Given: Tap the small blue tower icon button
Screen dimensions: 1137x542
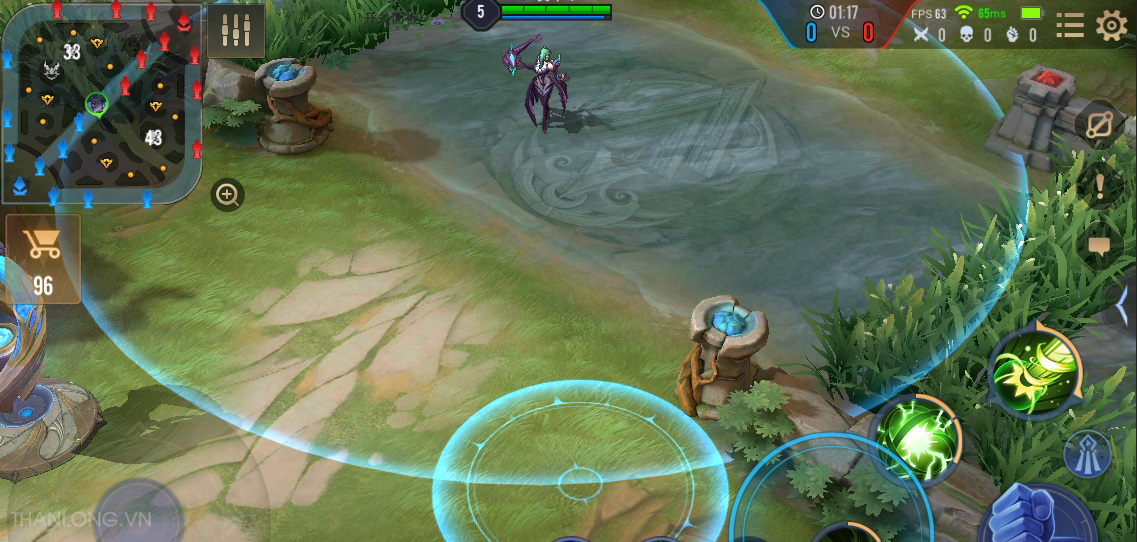Looking at the screenshot, I should pyautogui.click(x=1086, y=455).
